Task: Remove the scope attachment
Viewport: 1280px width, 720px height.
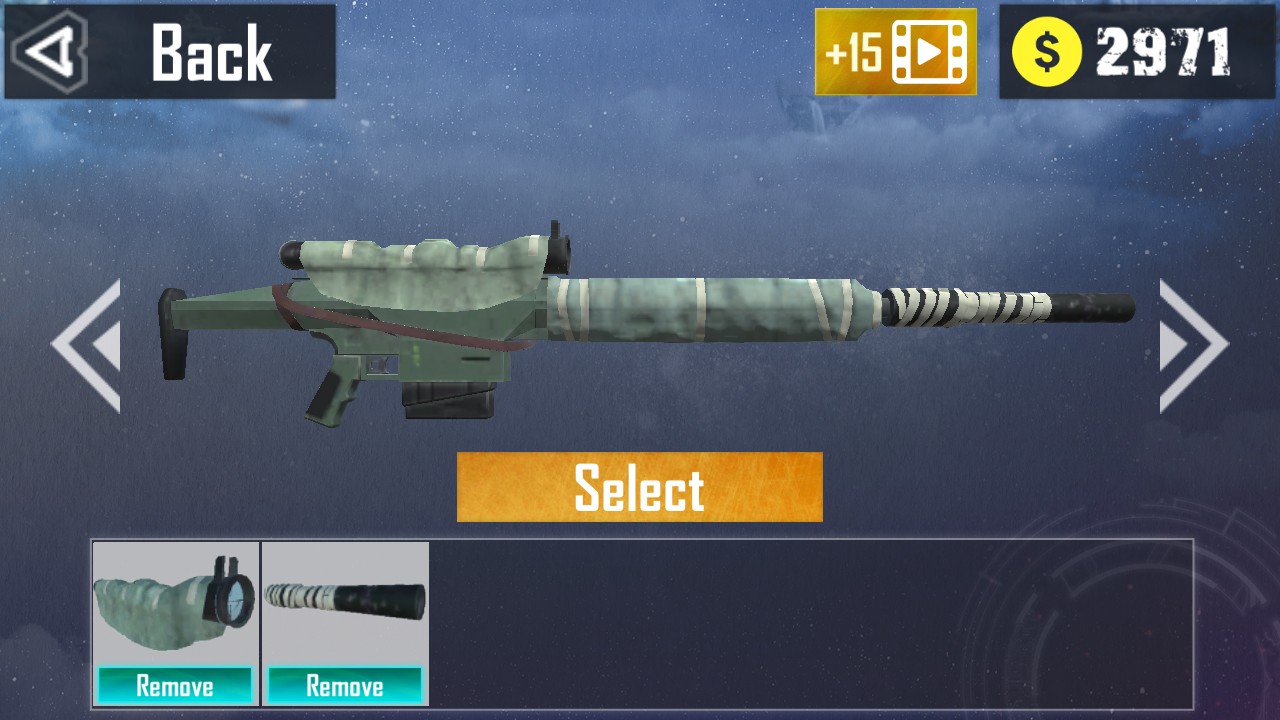Action: (x=174, y=686)
